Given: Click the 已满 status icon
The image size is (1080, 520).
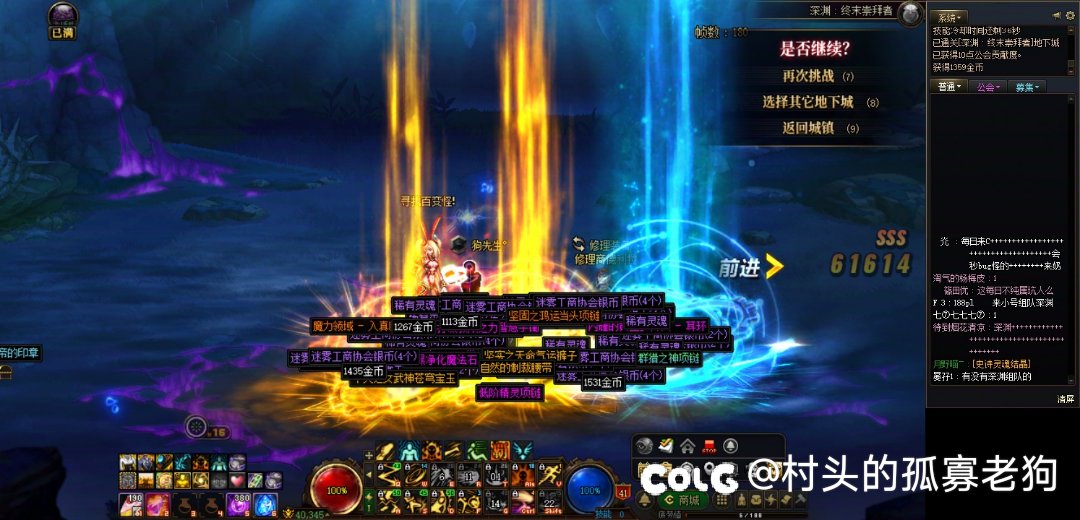Looking at the screenshot, I should [x=63, y=18].
